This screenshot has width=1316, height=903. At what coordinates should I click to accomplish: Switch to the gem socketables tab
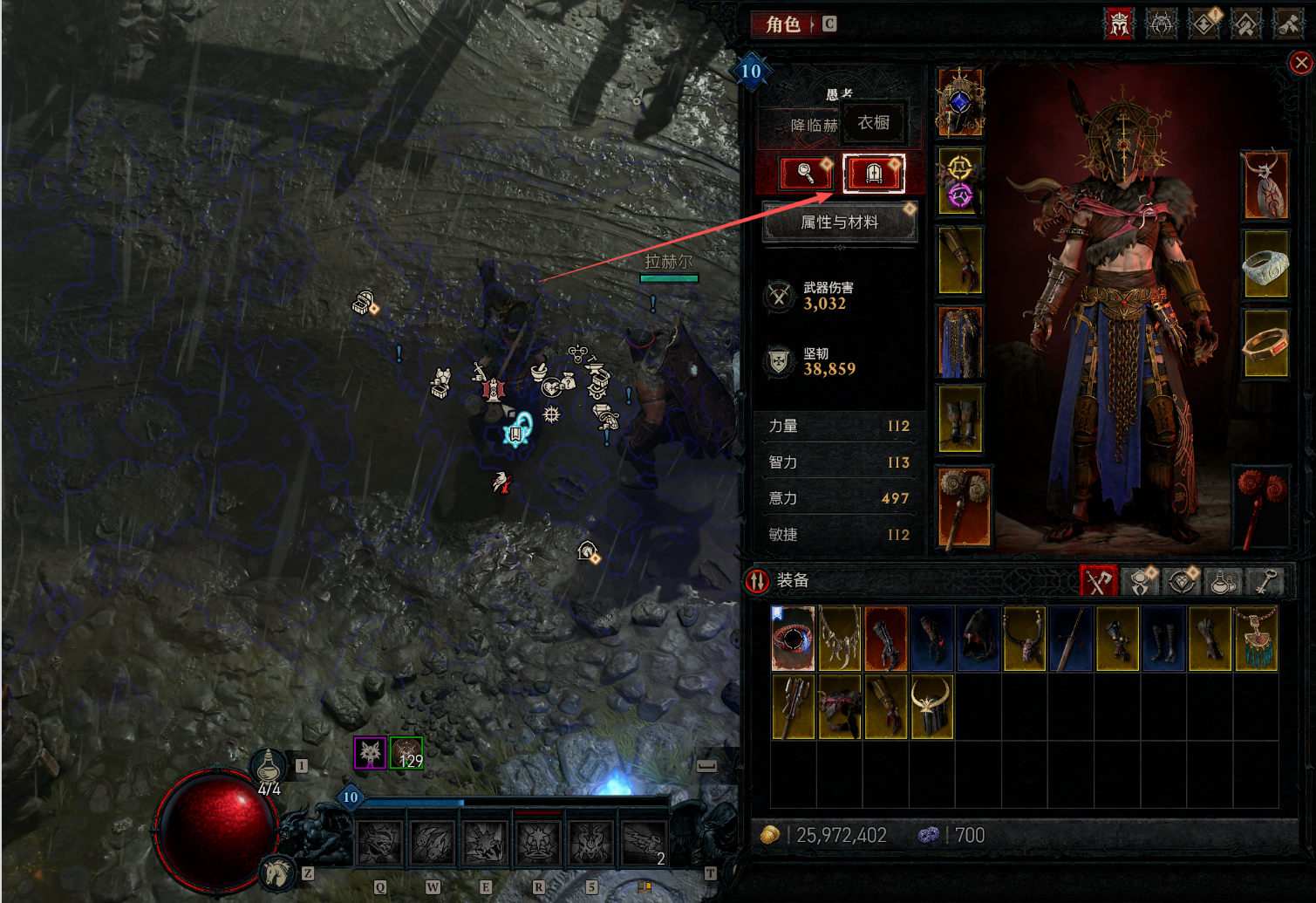pyautogui.click(x=1182, y=581)
